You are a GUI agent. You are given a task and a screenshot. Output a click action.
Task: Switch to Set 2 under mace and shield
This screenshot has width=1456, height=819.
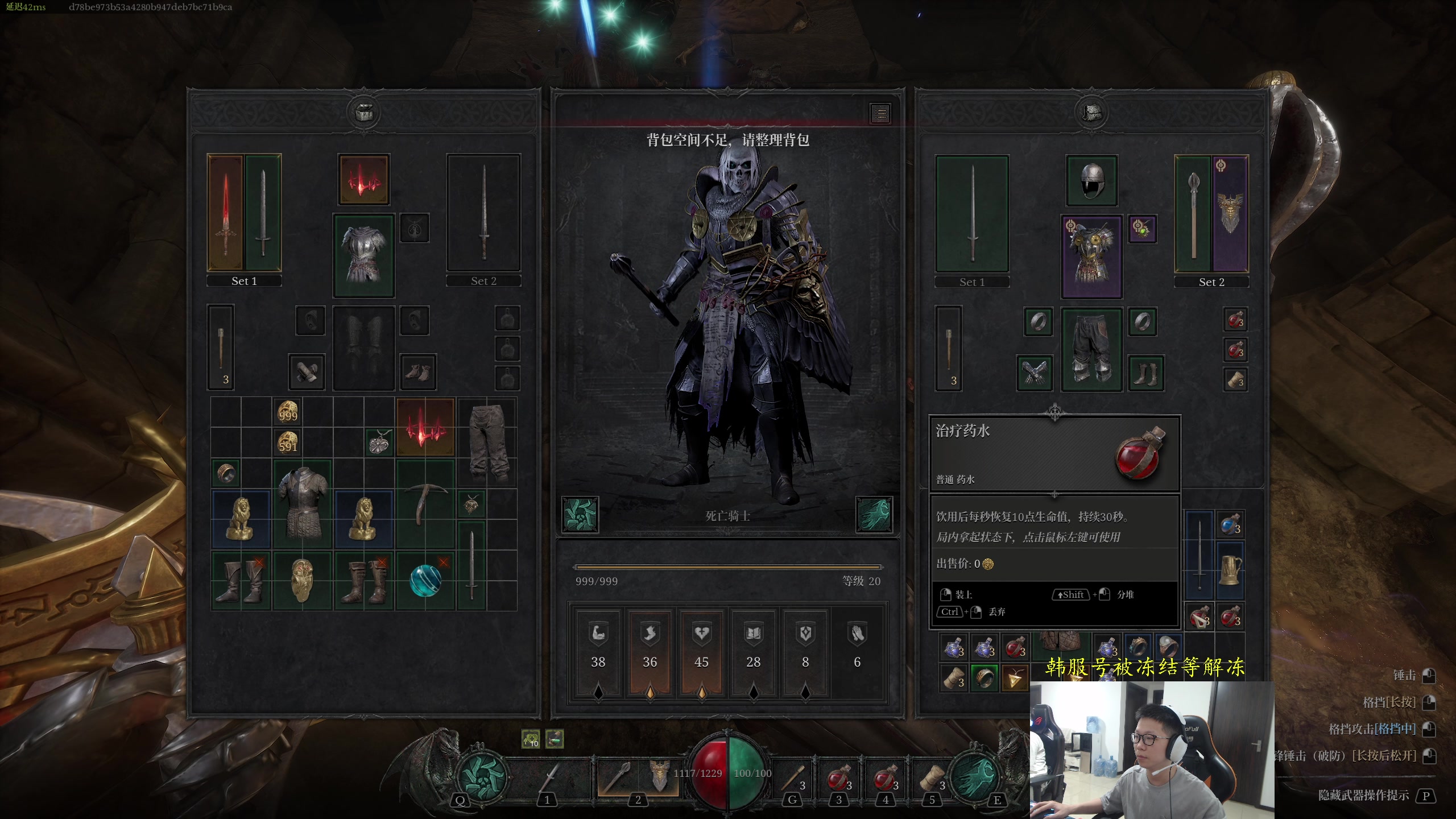[1211, 282]
